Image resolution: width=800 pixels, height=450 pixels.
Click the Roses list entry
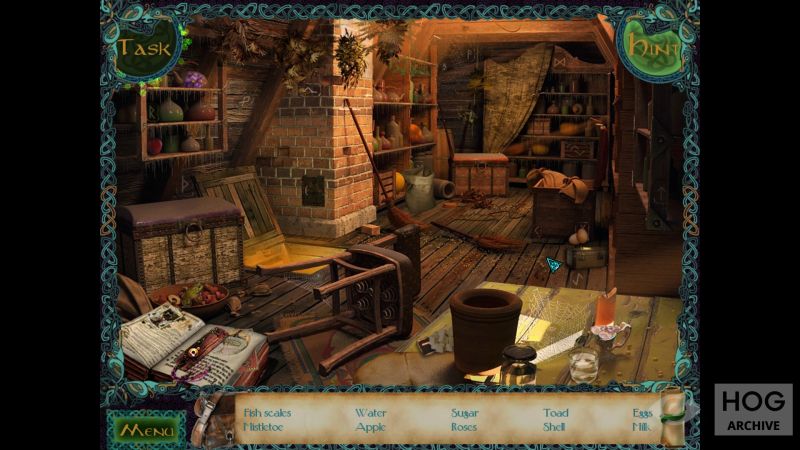464,427
